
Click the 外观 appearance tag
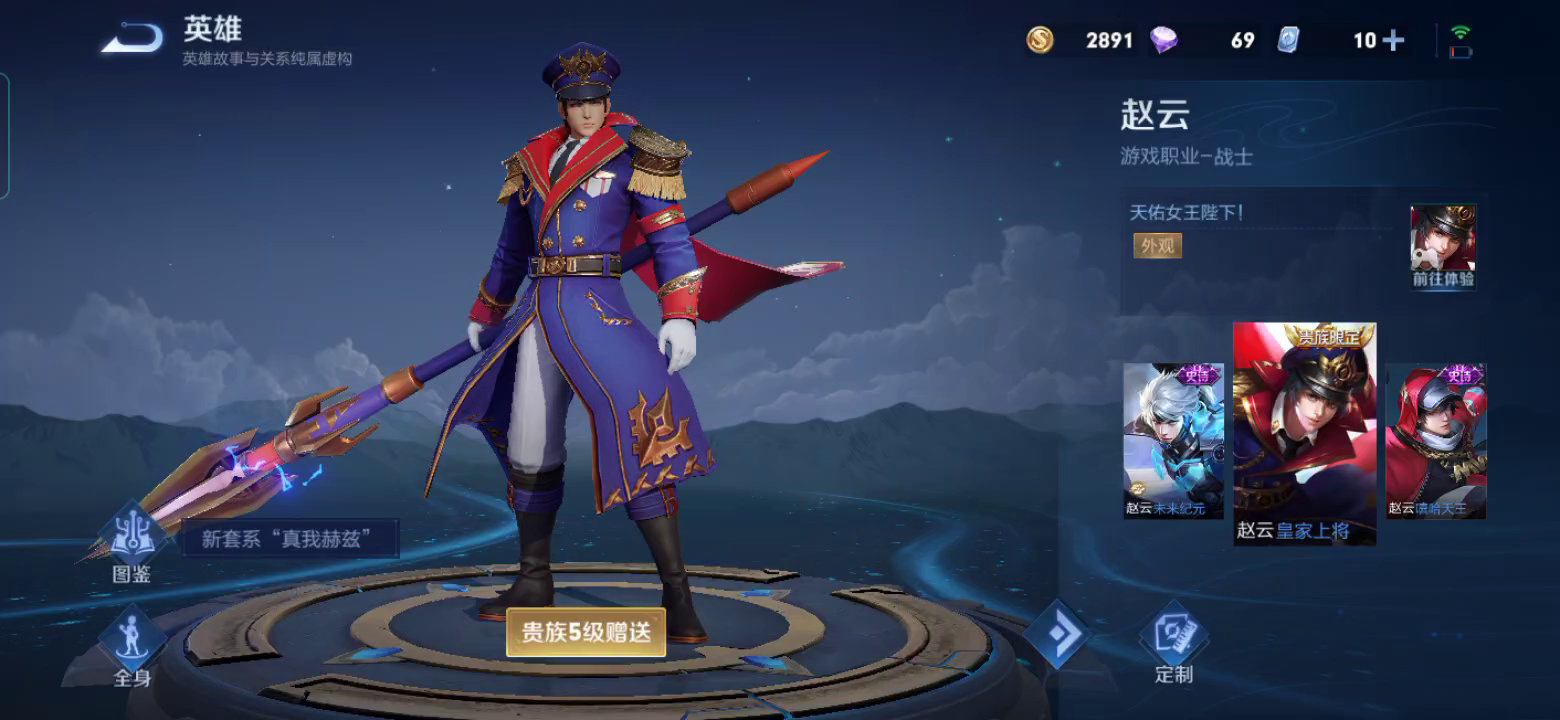click(1157, 245)
